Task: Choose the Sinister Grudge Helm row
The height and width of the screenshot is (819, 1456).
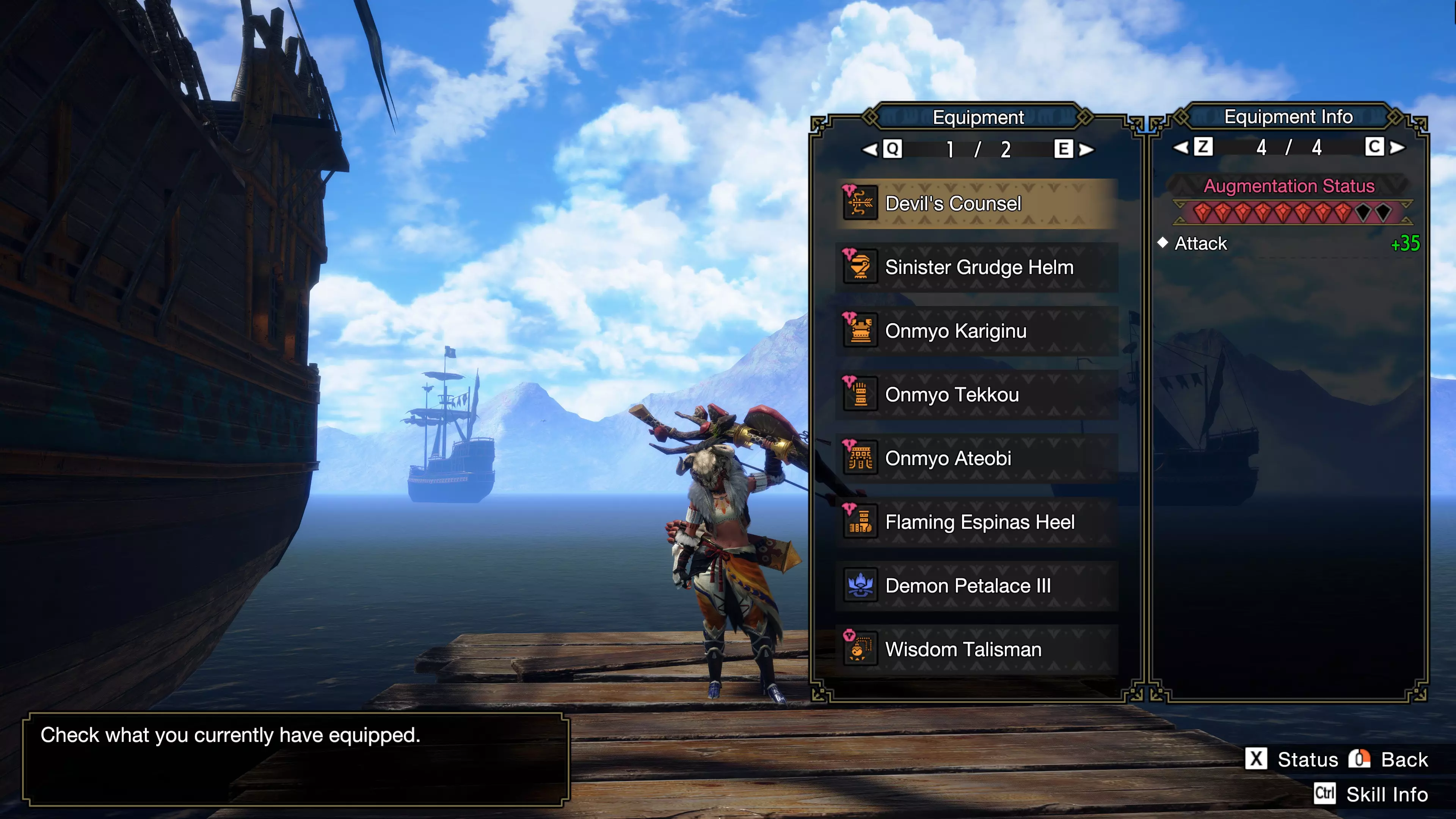Action: pos(977,267)
